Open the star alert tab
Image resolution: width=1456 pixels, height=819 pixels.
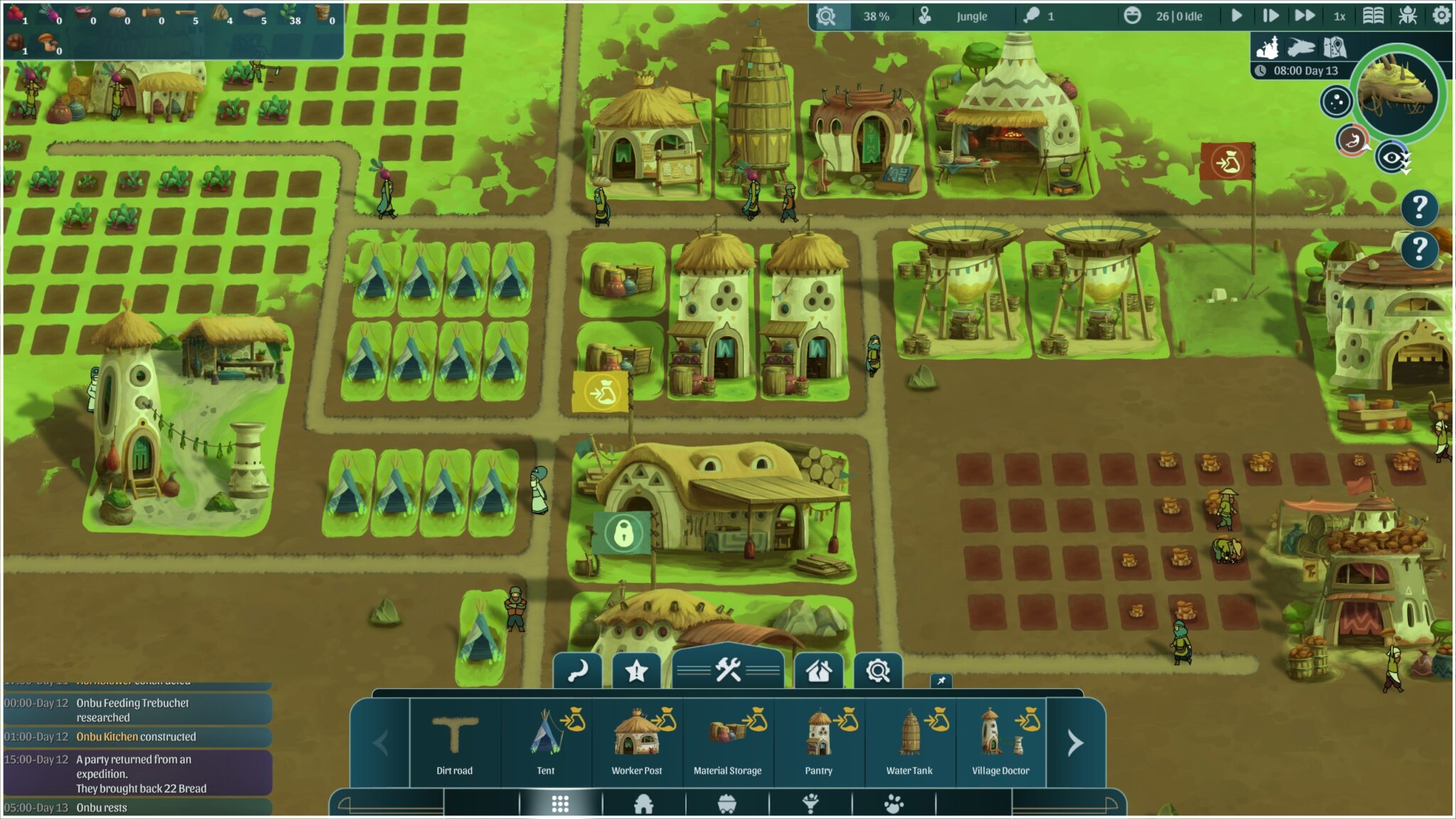pyautogui.click(x=636, y=670)
